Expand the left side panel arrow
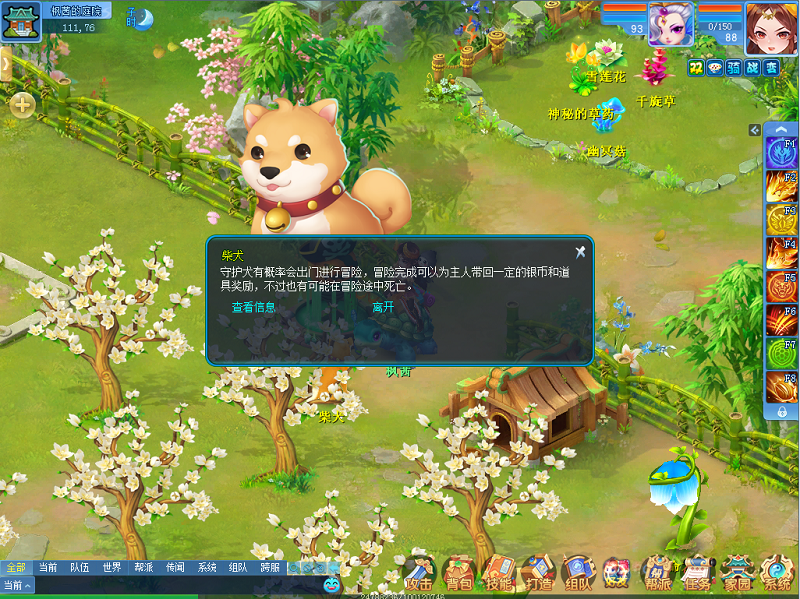The width and height of the screenshot is (800, 599). [5, 64]
